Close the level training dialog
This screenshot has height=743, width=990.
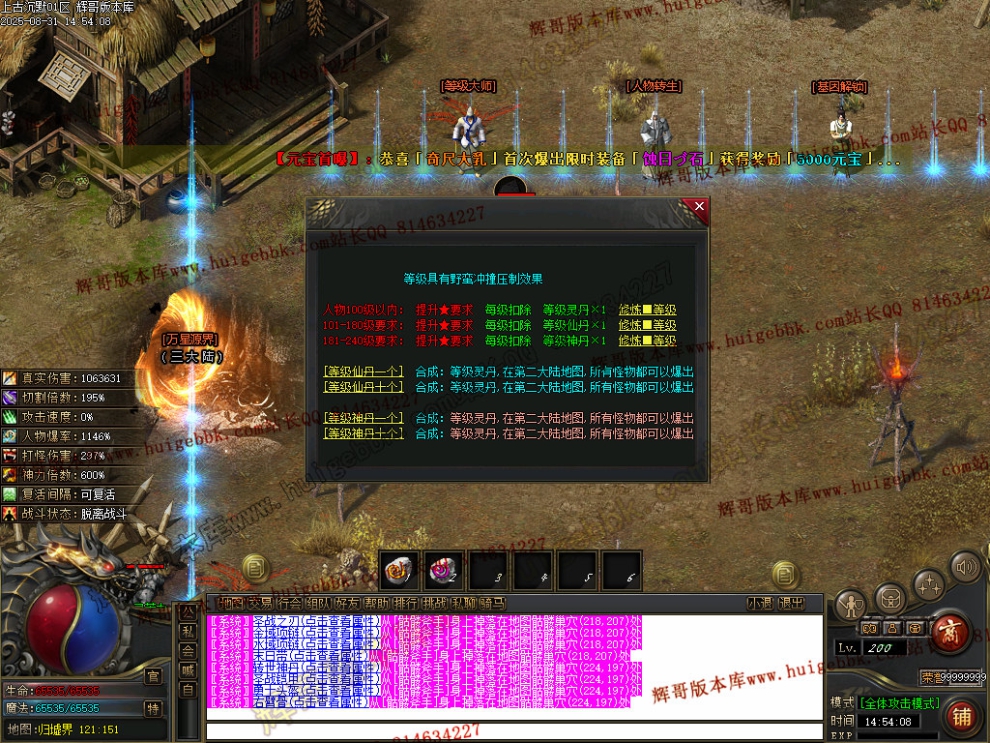699,207
